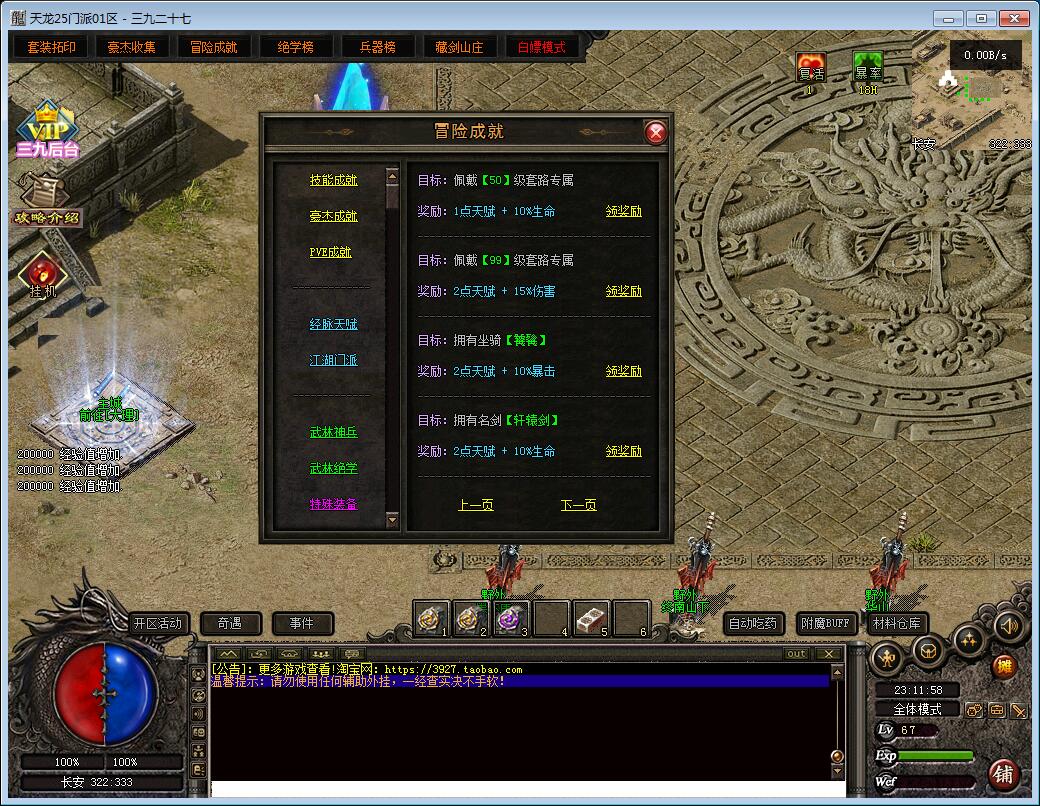This screenshot has width=1040, height=806.
Task: Show the 经脉天赋 section
Action: (333, 324)
